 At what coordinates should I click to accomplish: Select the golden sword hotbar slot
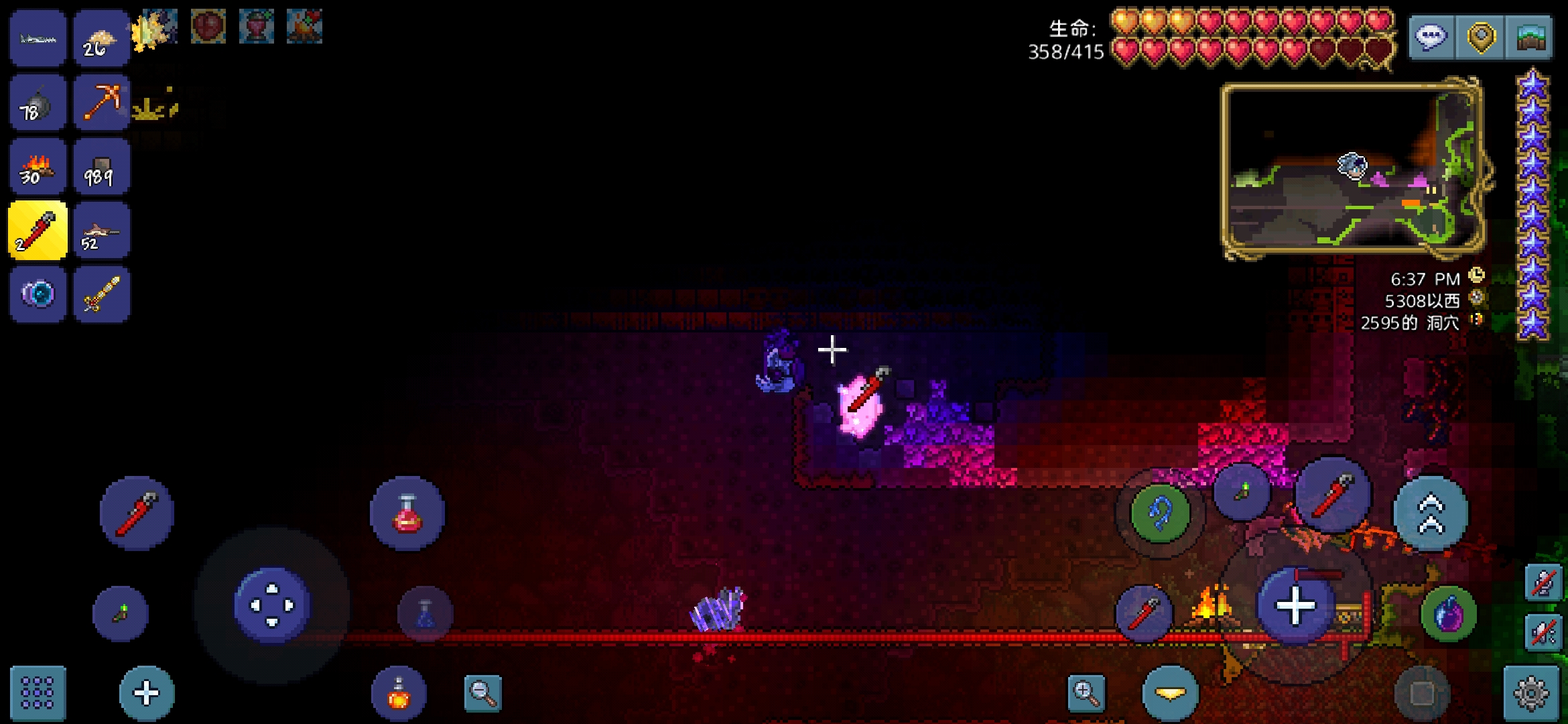[x=101, y=295]
